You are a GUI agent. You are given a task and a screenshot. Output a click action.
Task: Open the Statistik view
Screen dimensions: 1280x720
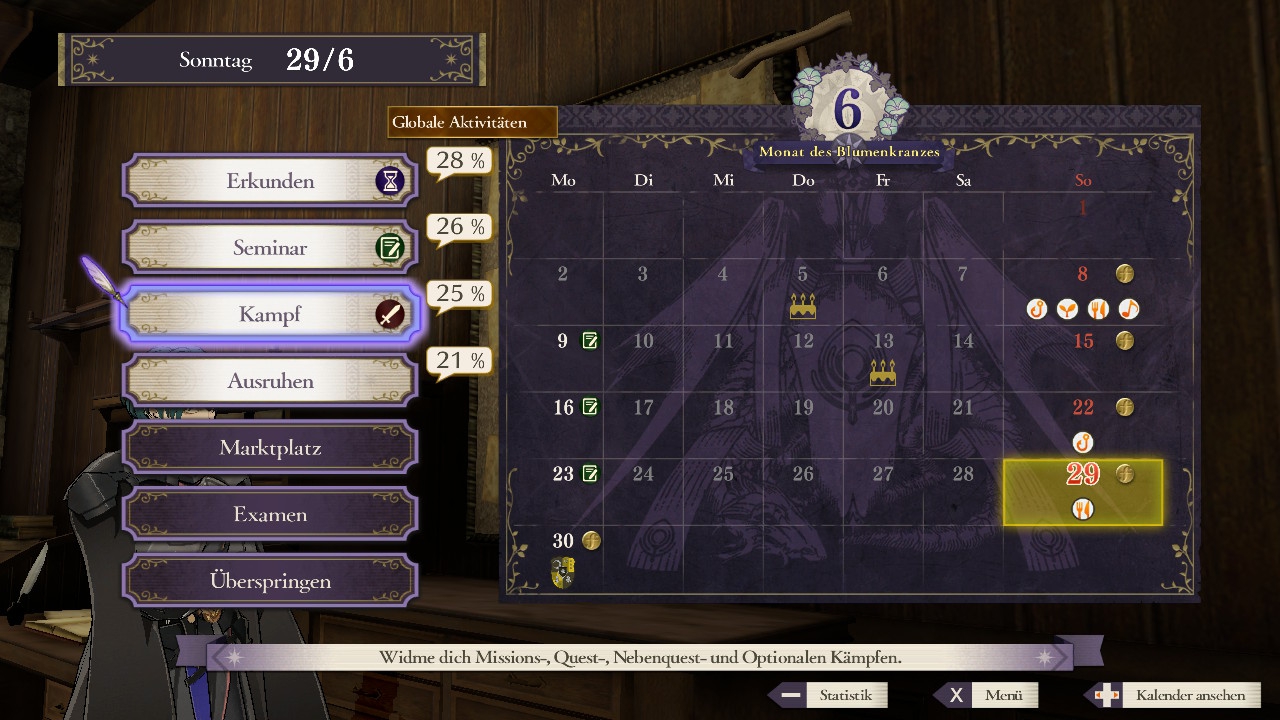pos(829,695)
